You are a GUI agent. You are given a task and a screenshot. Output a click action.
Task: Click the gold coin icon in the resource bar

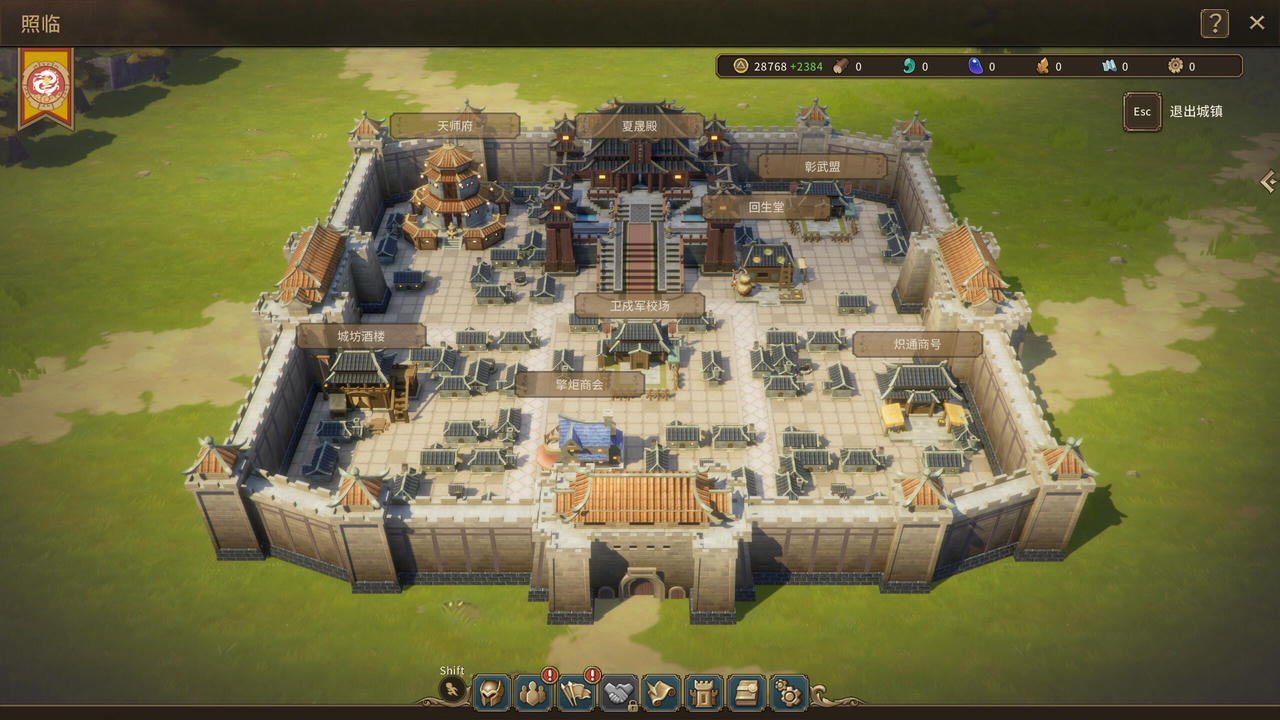tap(739, 66)
